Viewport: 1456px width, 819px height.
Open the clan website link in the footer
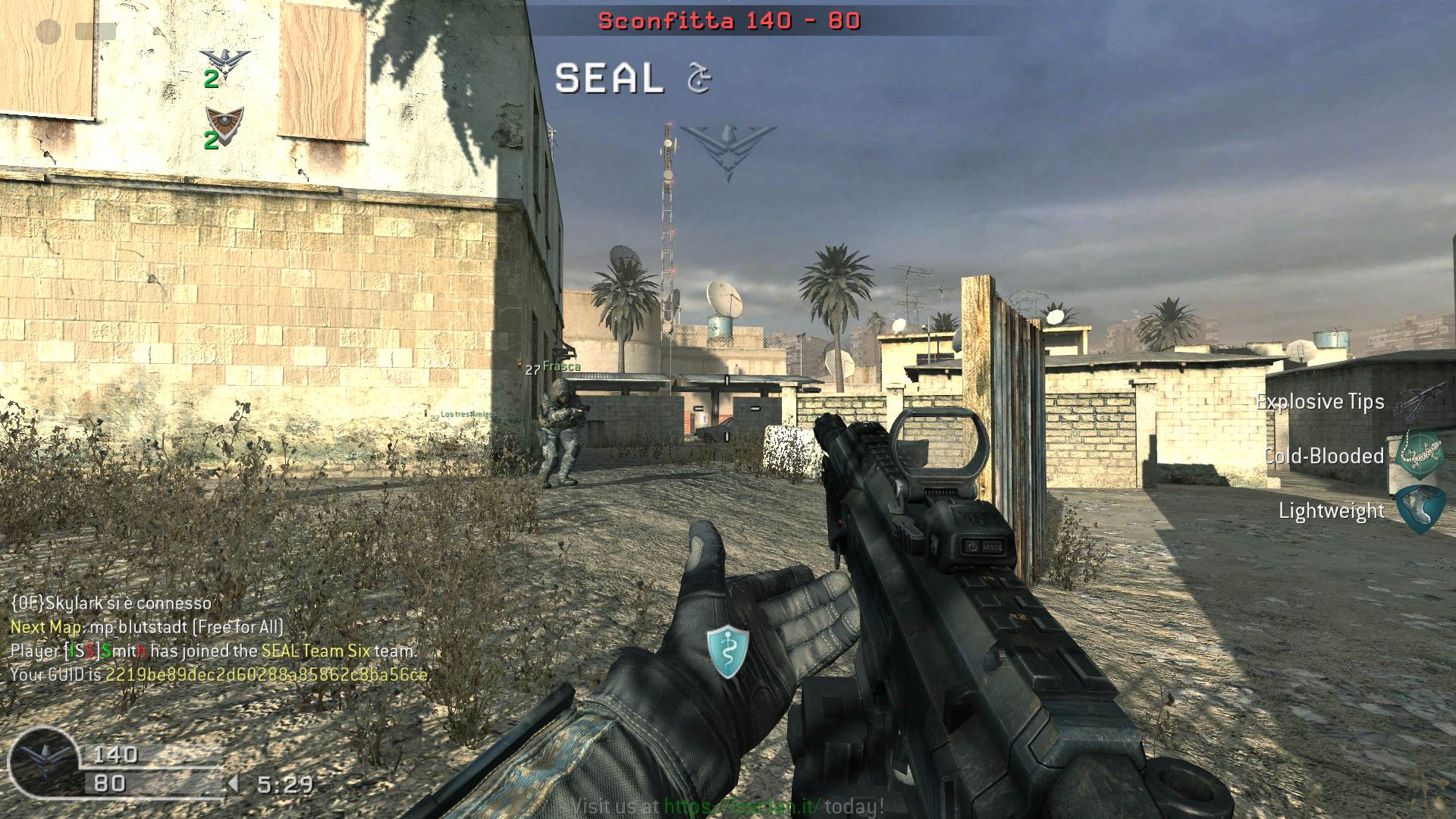point(742,807)
